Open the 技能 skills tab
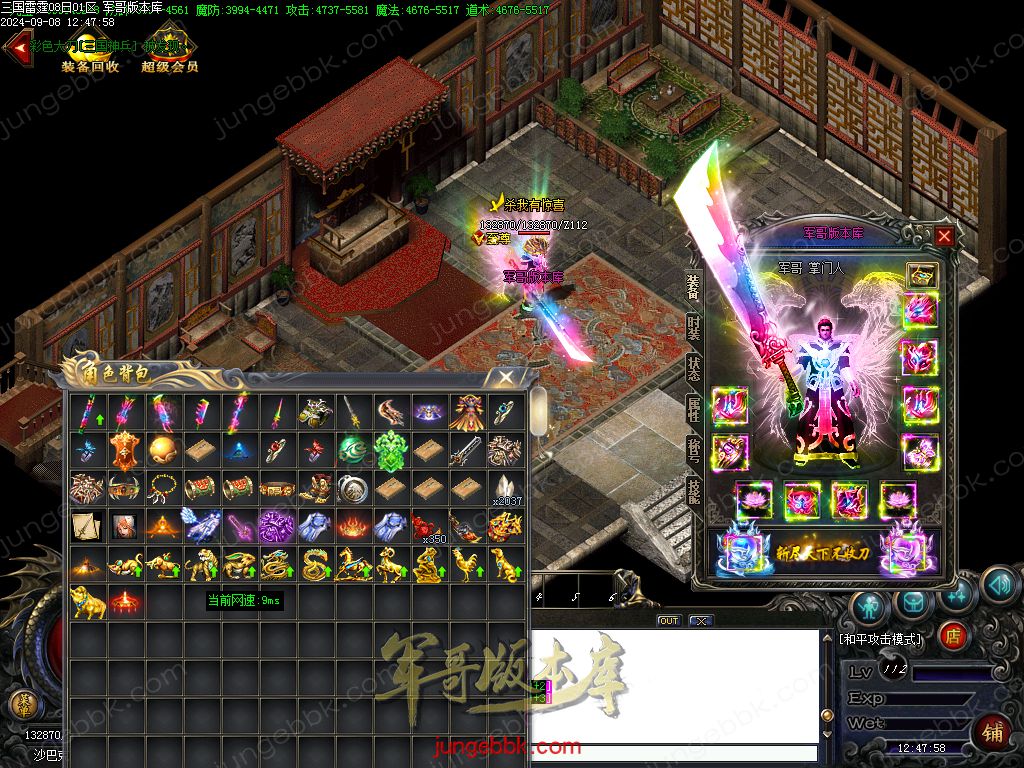 tap(693, 490)
